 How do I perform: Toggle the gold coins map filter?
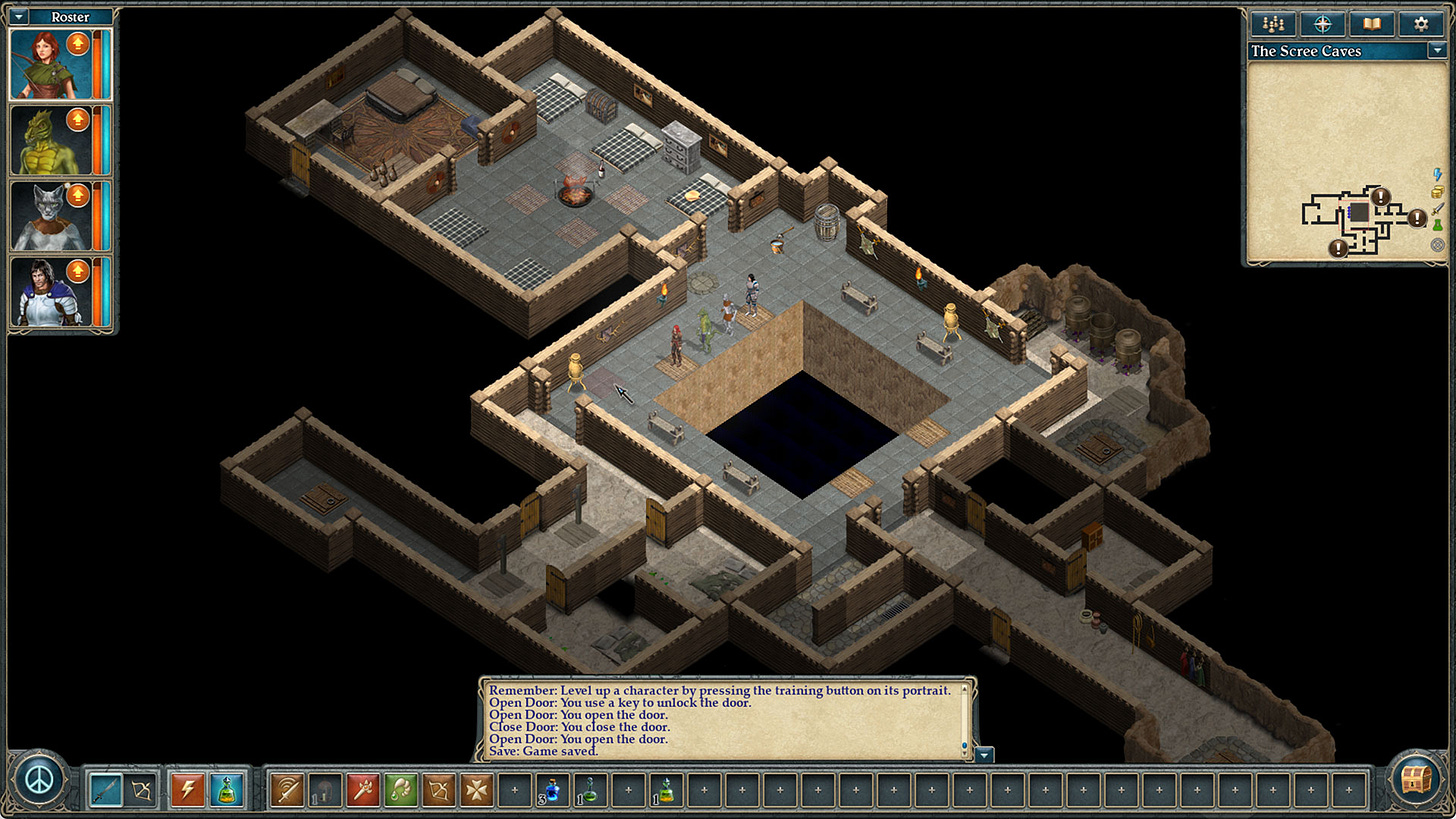click(1438, 192)
